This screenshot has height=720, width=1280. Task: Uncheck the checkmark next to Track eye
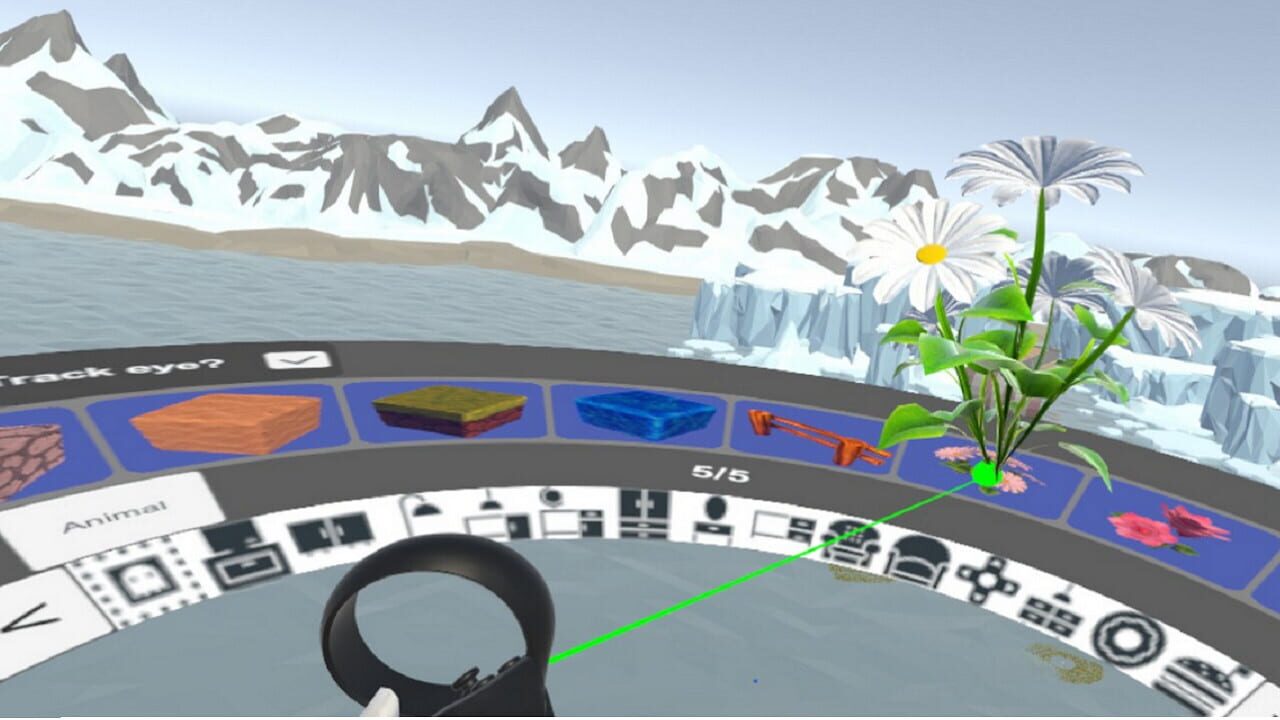tap(293, 360)
